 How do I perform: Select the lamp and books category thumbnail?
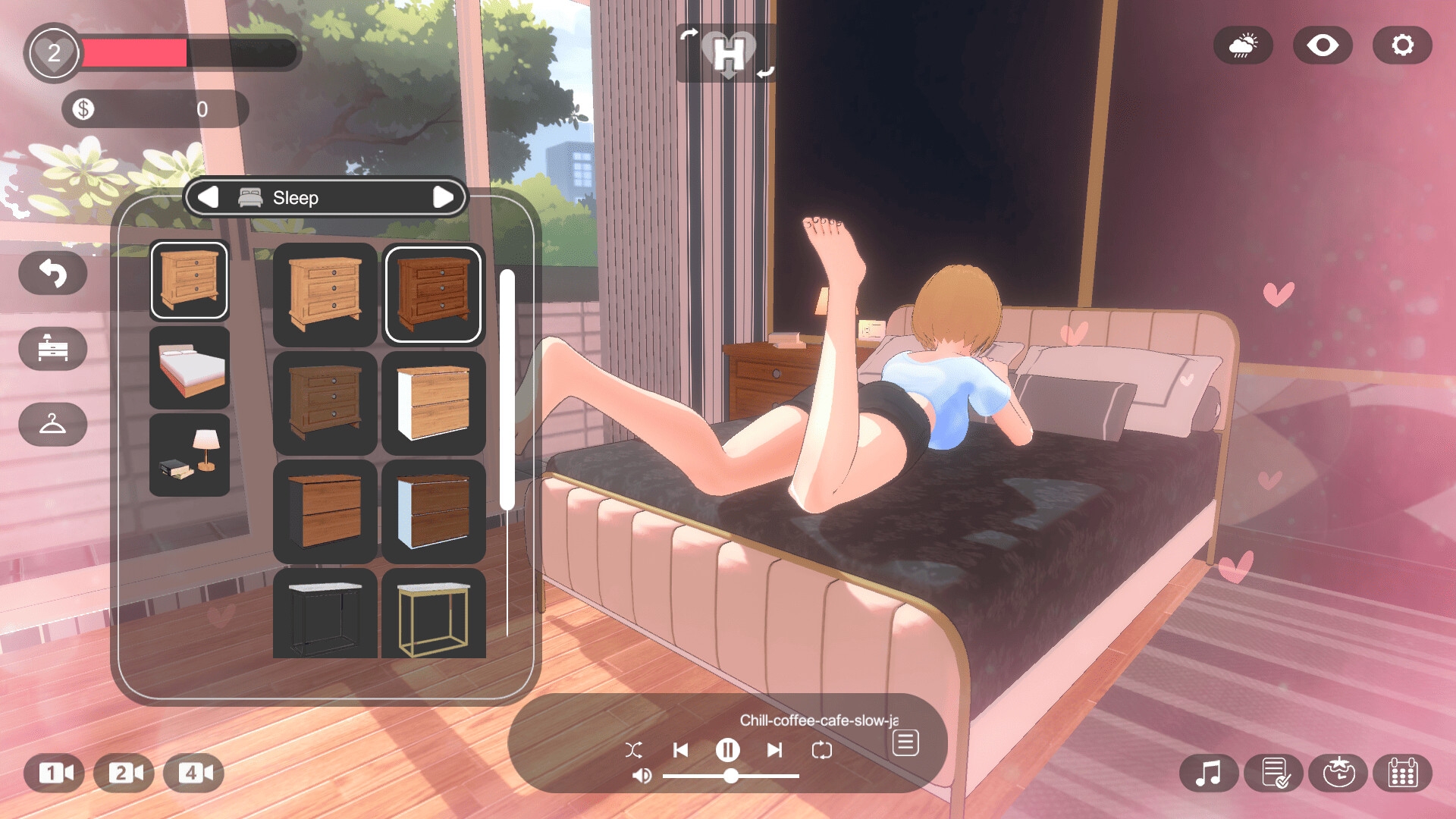(190, 455)
